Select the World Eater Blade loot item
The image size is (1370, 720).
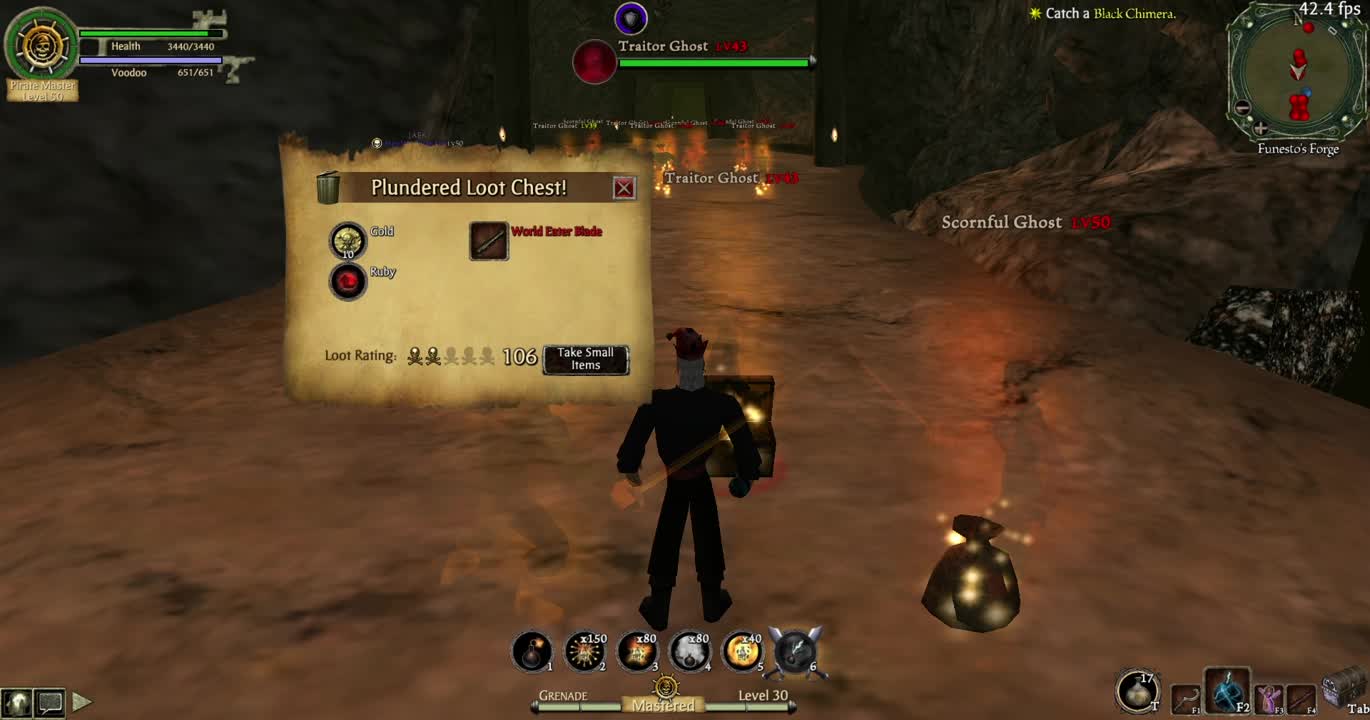pos(488,241)
